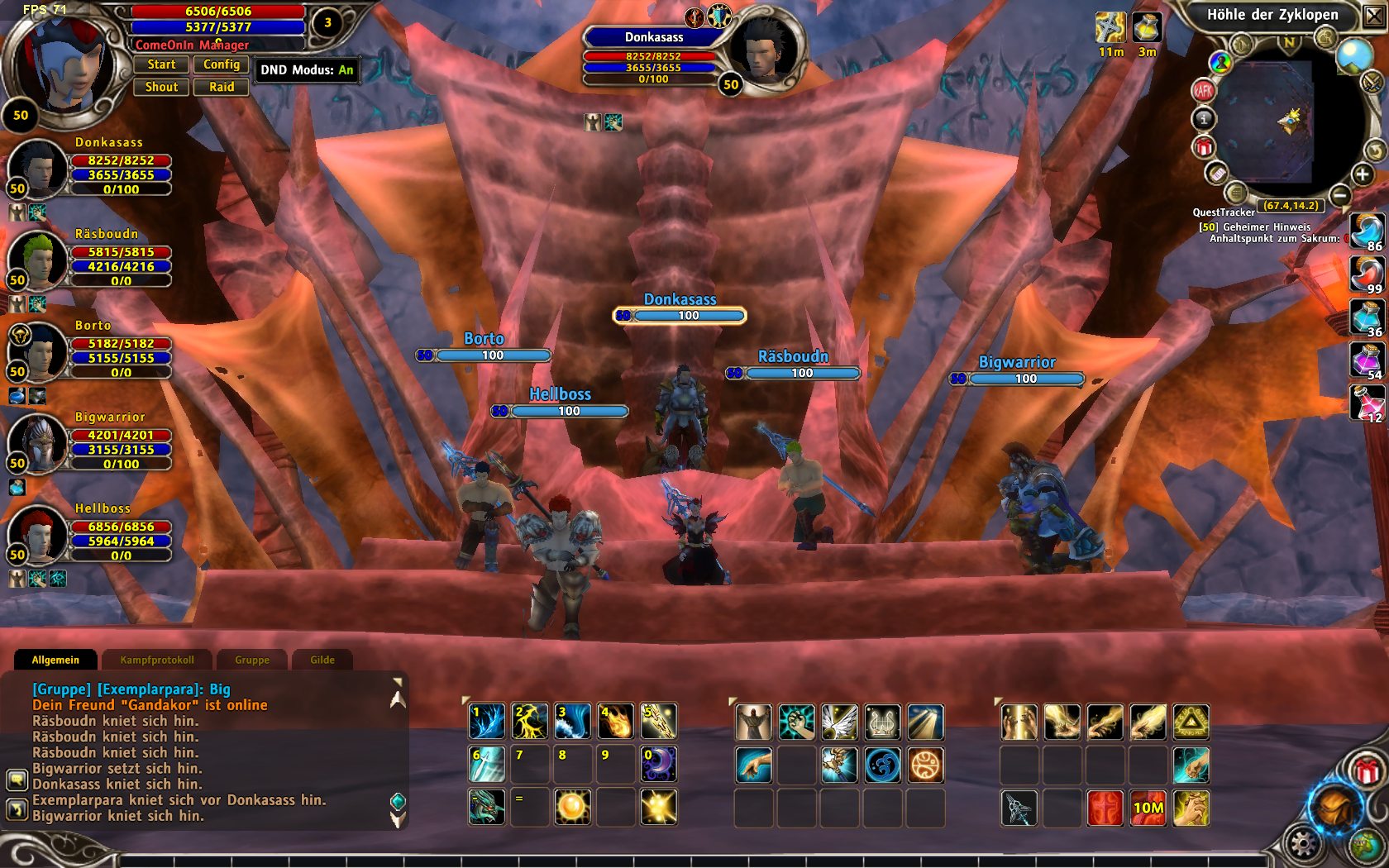The image size is (1389, 868).
Task: Switch to the Gruppe chat tab
Action: 252,660
